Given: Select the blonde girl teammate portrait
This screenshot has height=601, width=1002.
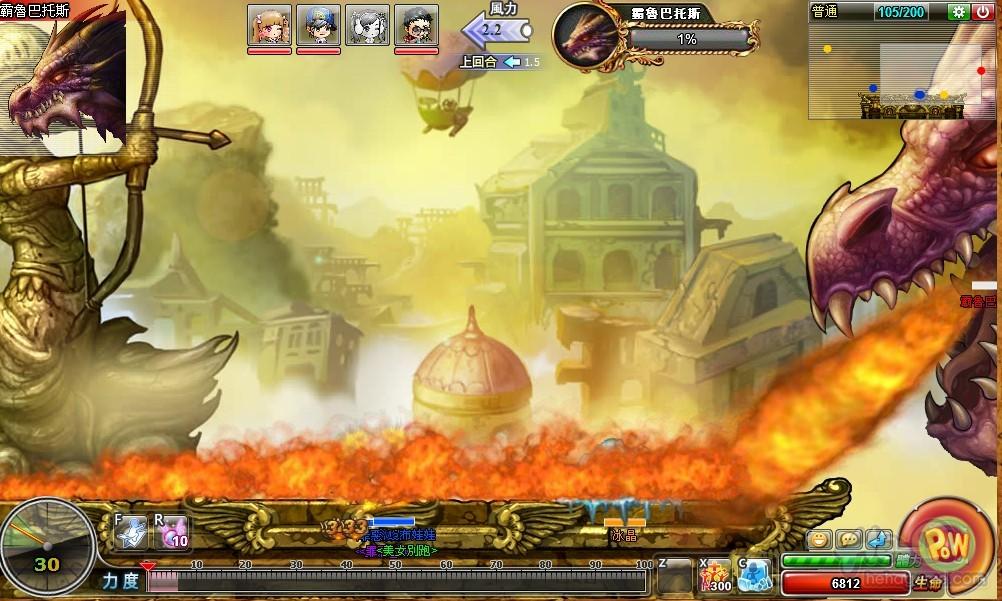Looking at the screenshot, I should [x=269, y=25].
